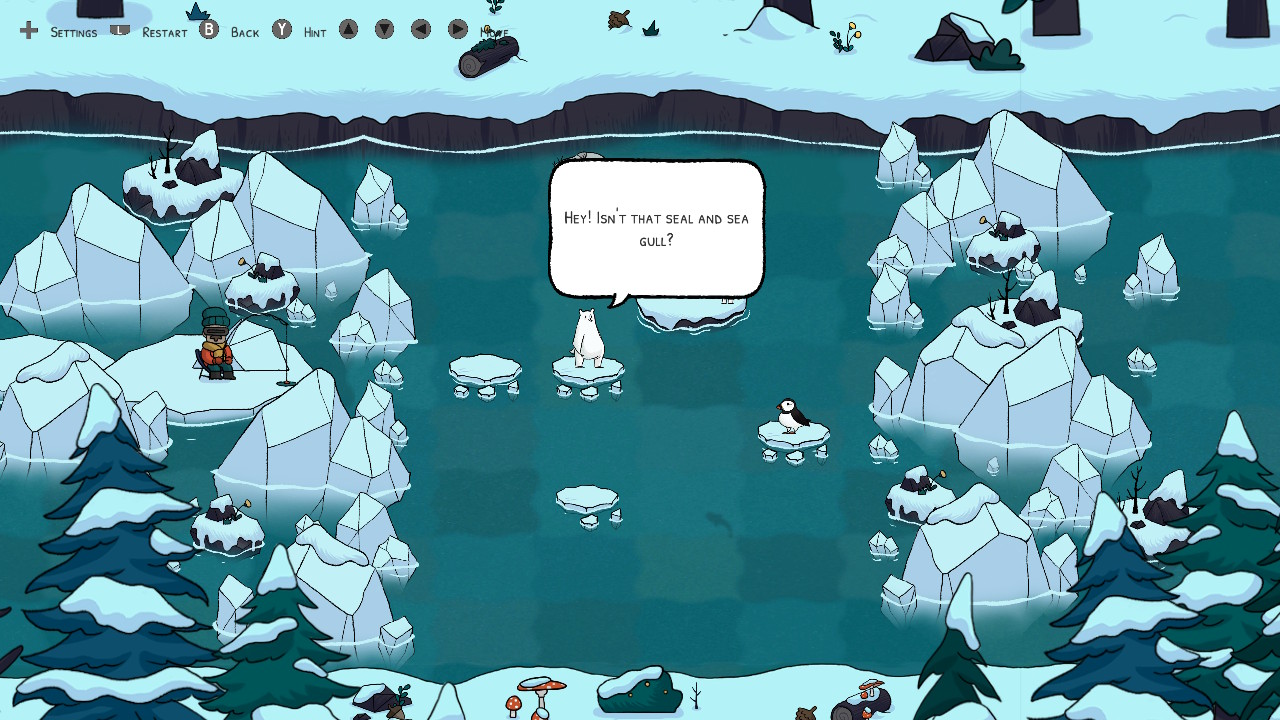Click the B button icon to go Back
This screenshot has height=720, width=1280.
coord(208,30)
